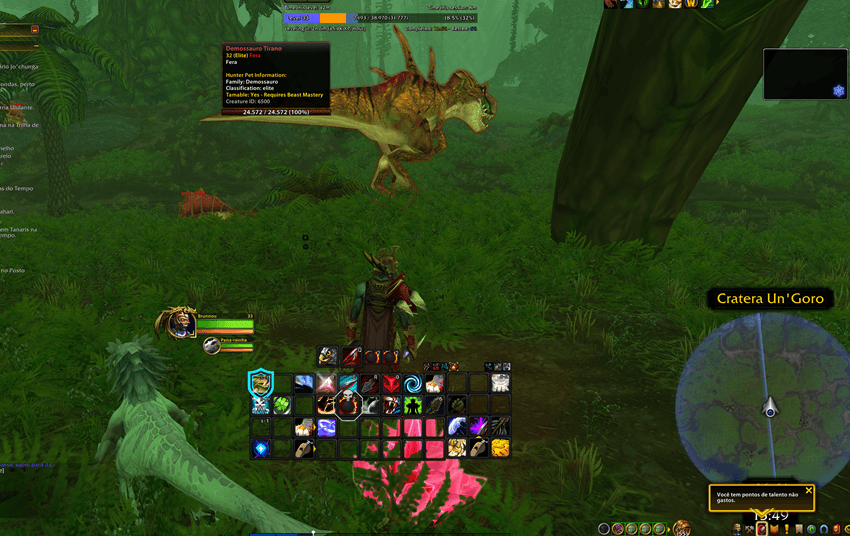Select the player portrait frame
The width and height of the screenshot is (850, 536).
point(181,323)
